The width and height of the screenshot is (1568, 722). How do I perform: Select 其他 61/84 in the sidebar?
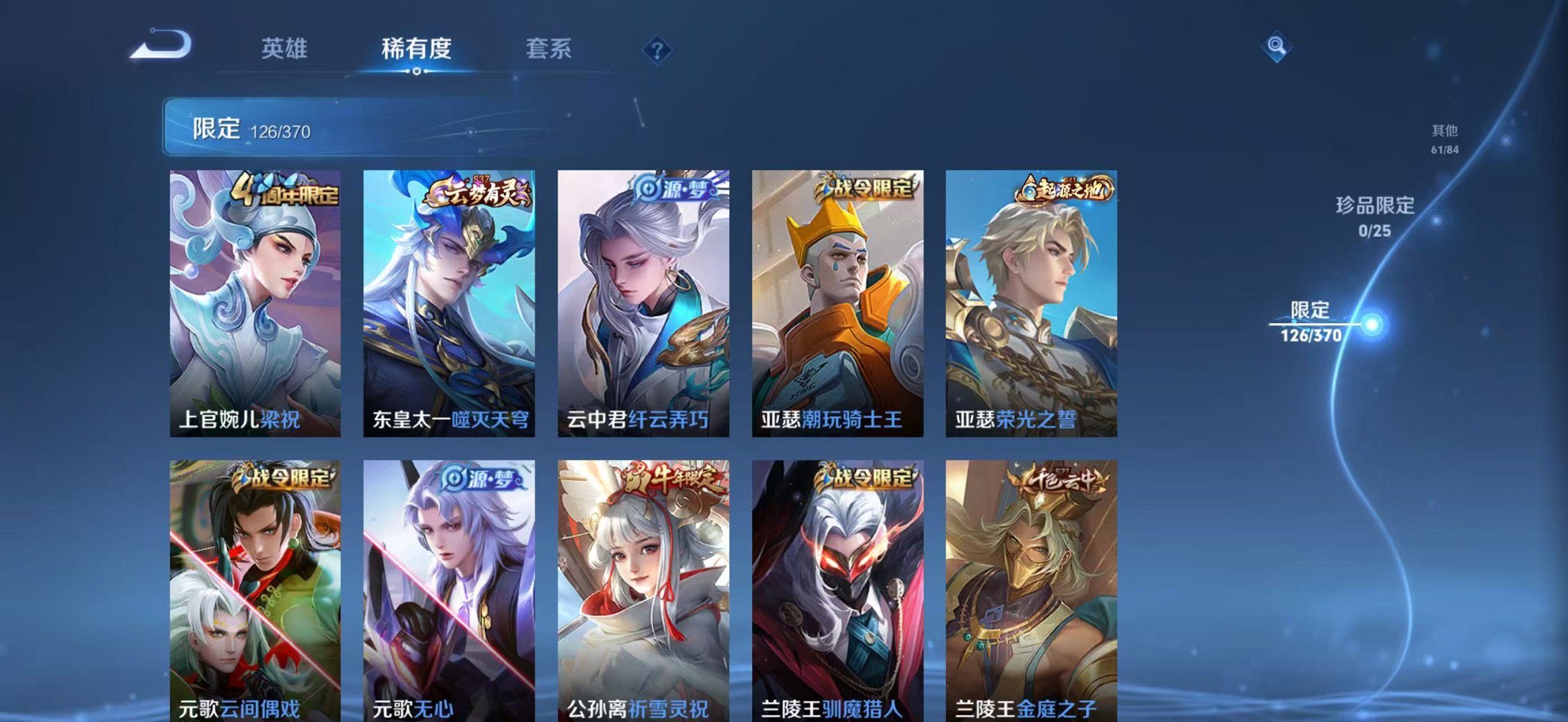point(1444,139)
